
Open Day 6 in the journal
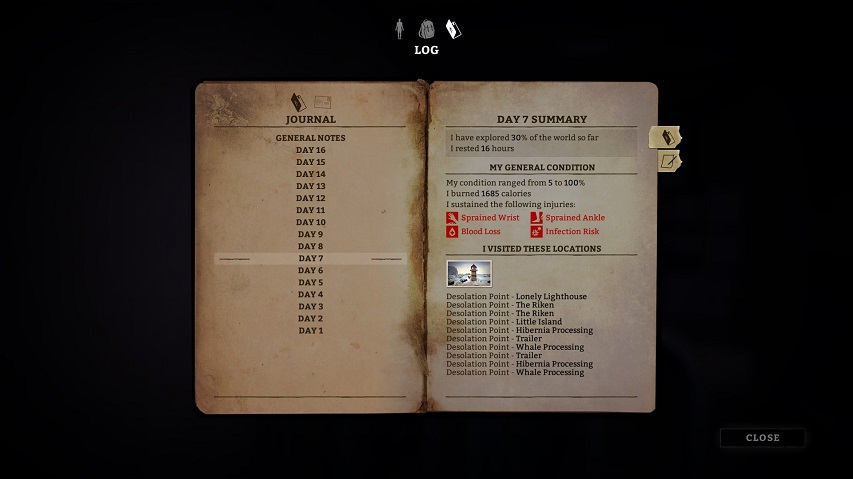tap(310, 270)
